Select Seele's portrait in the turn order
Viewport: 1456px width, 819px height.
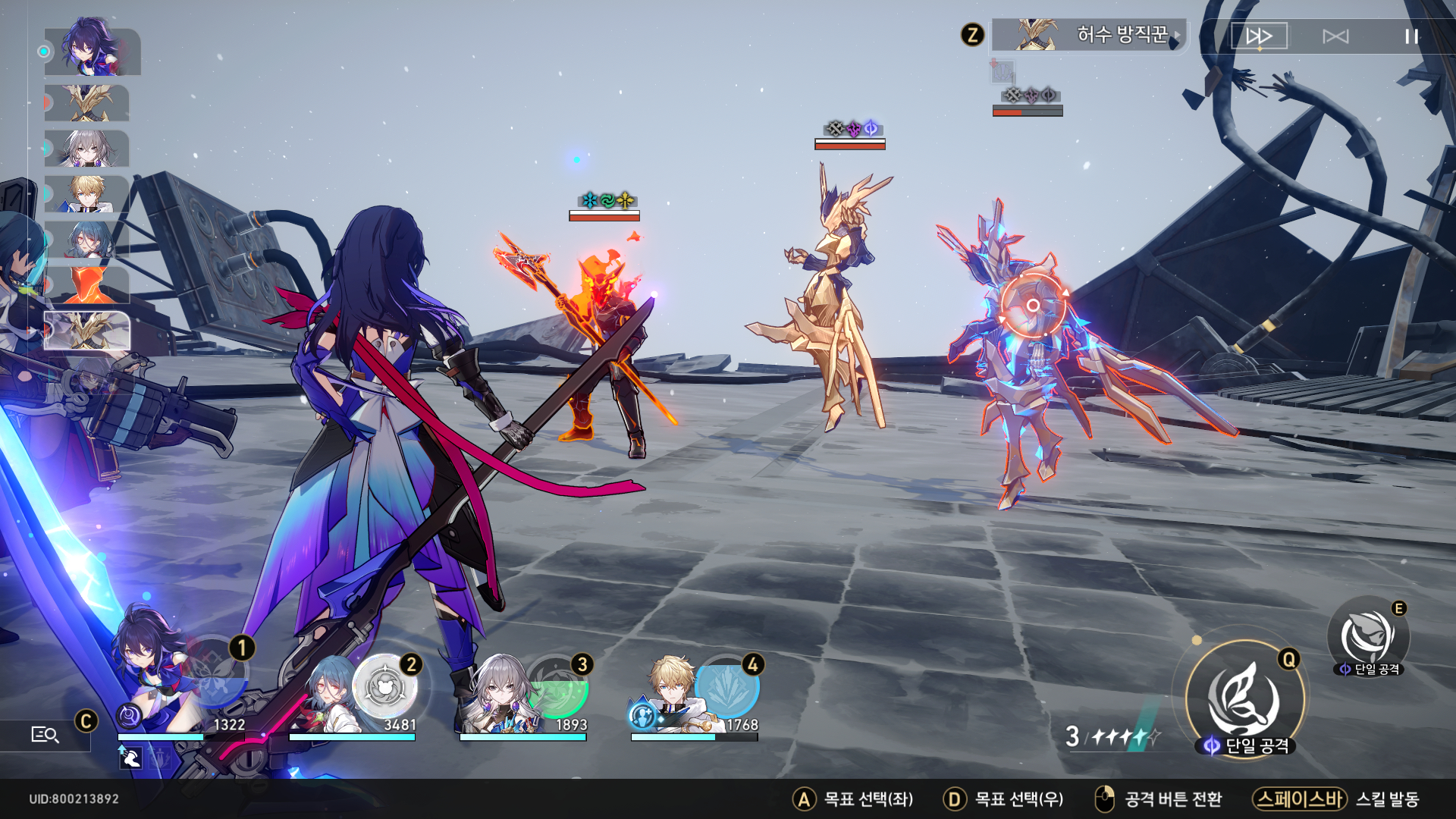point(92,52)
